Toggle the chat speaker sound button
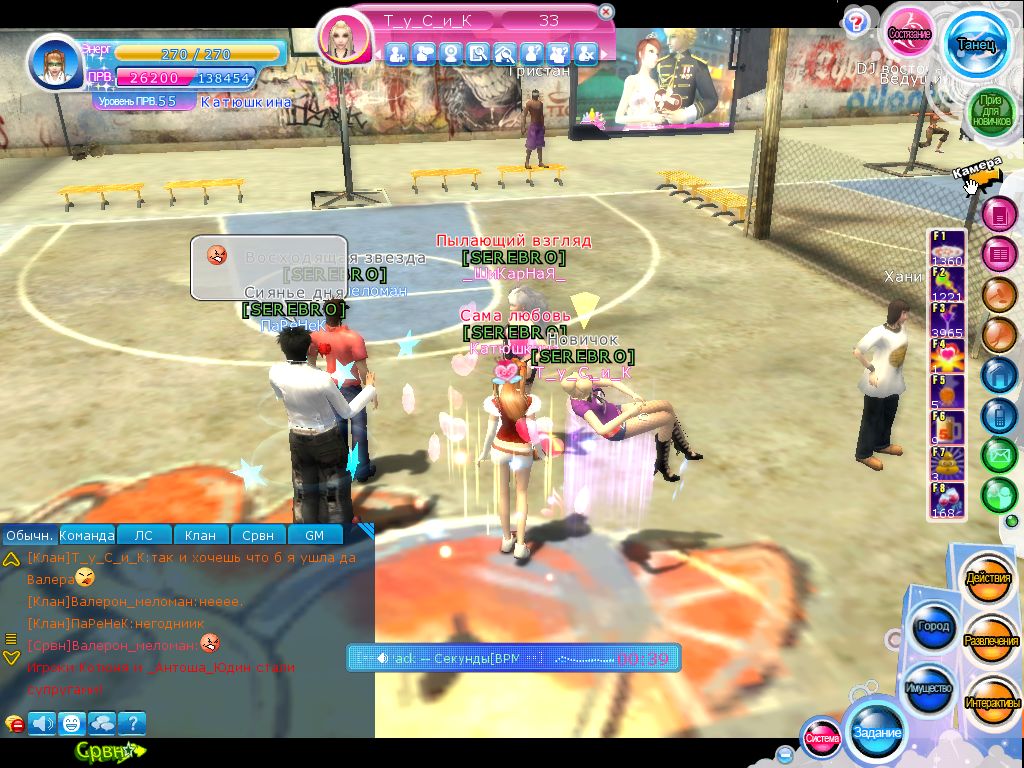This screenshot has height=768, width=1024. point(42,722)
